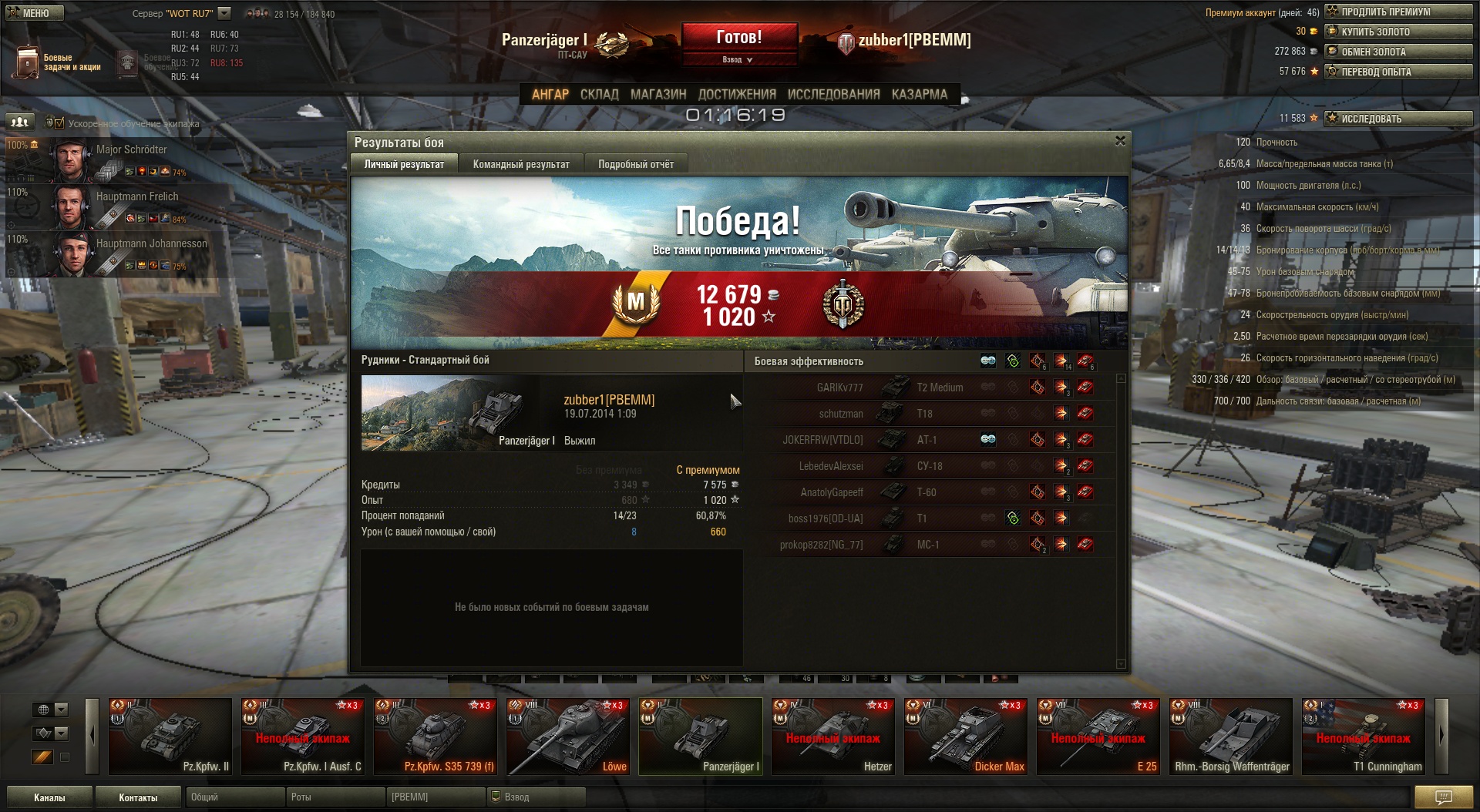The height and width of the screenshot is (812, 1480).
Task: Open the МЕНЮ button
Action: click(x=35, y=13)
